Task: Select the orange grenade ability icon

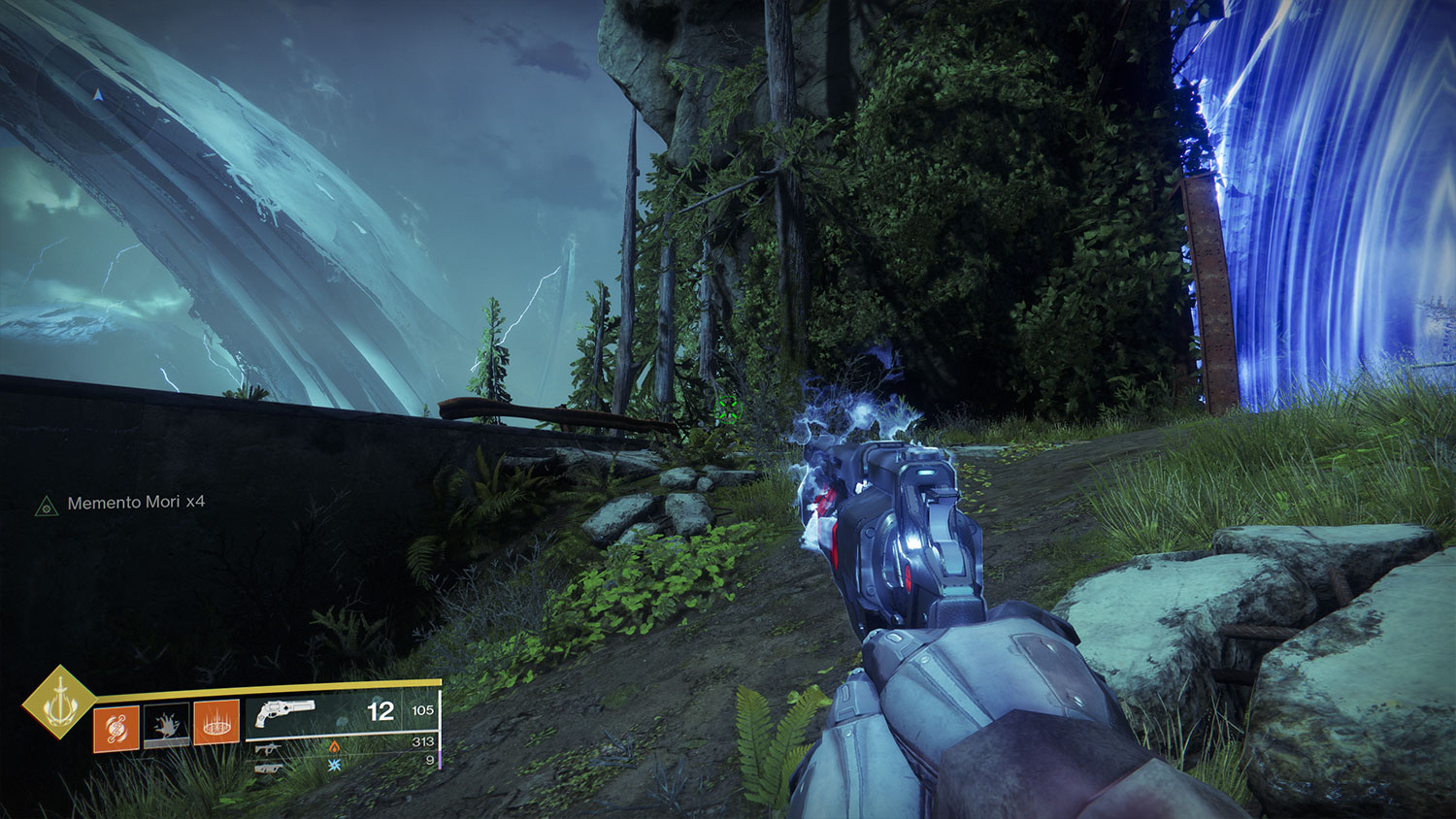Action: (x=116, y=726)
